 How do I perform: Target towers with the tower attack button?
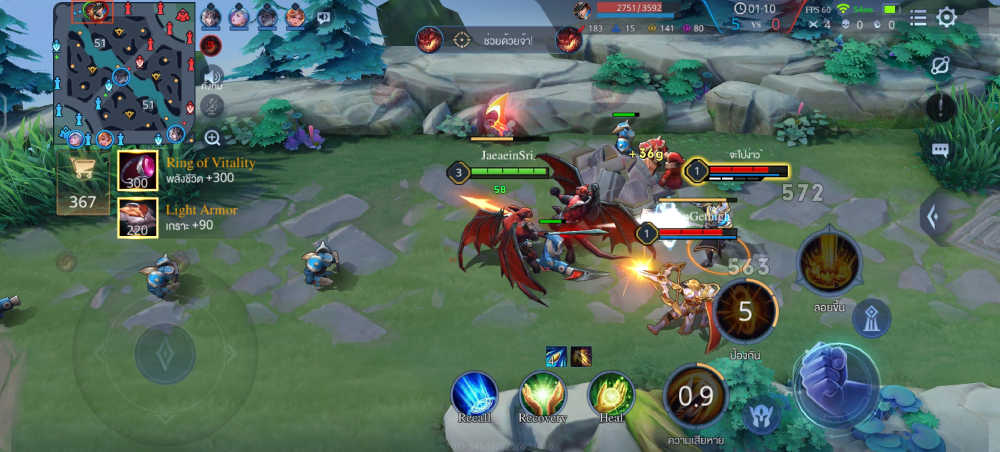click(x=872, y=317)
